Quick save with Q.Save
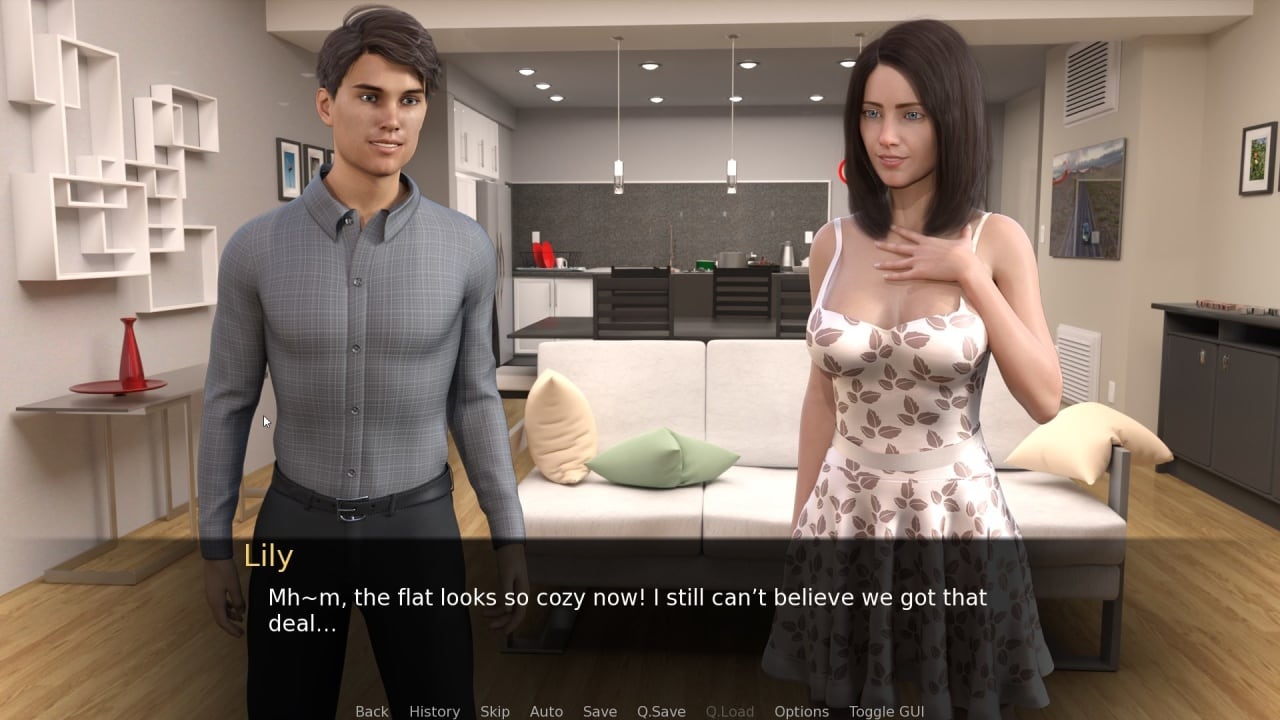 [661, 711]
